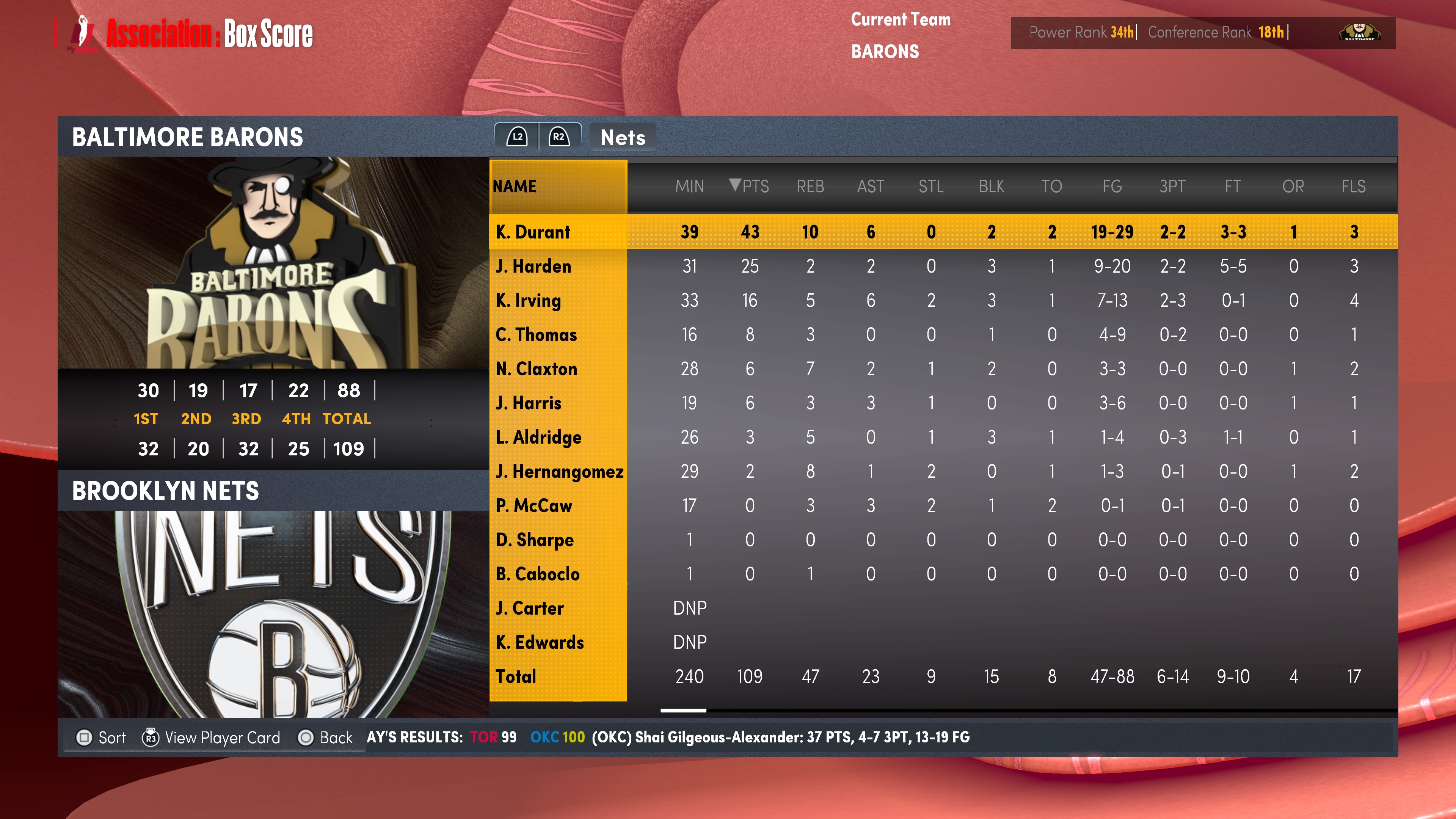
Task: Switch the Nets team tab
Action: 622,137
